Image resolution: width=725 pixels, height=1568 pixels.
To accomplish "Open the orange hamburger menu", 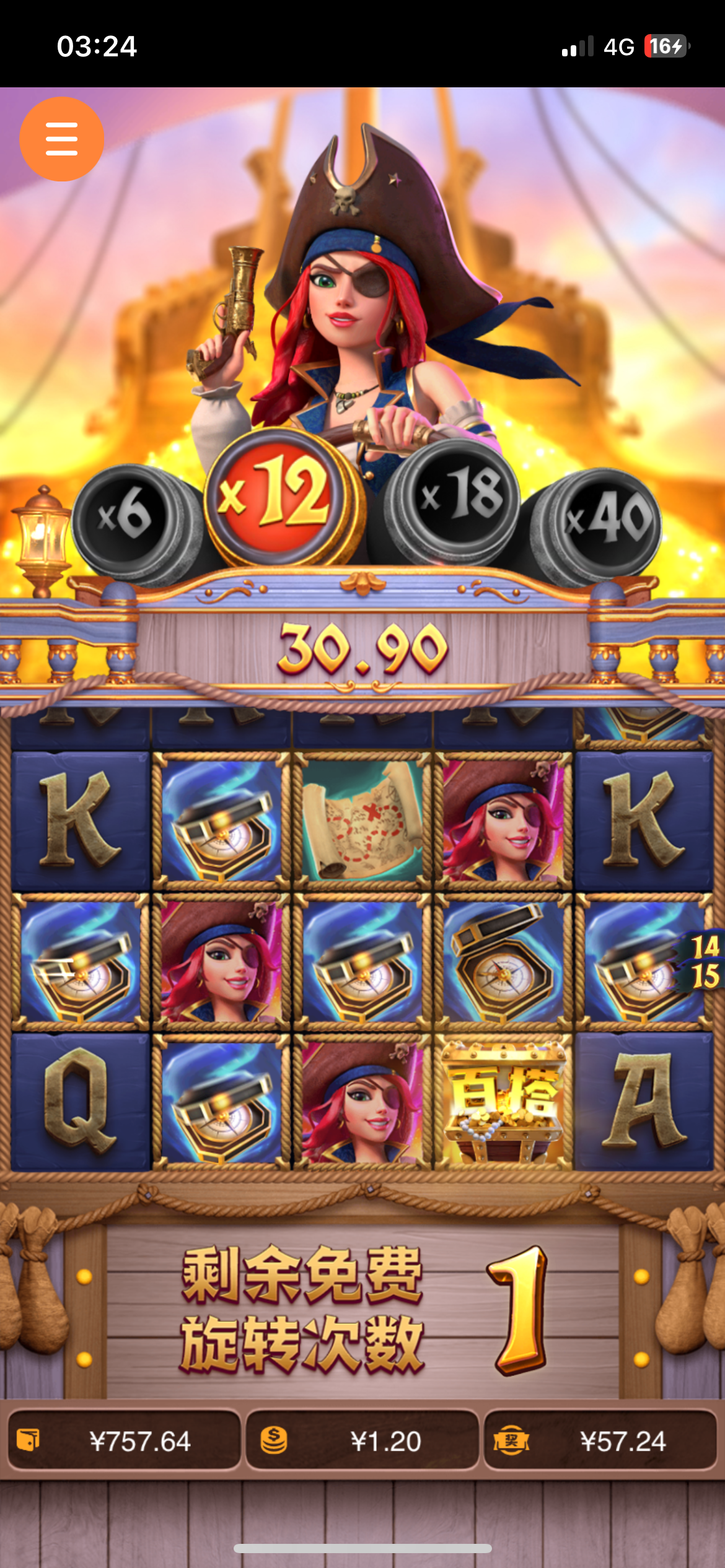I will (61, 139).
